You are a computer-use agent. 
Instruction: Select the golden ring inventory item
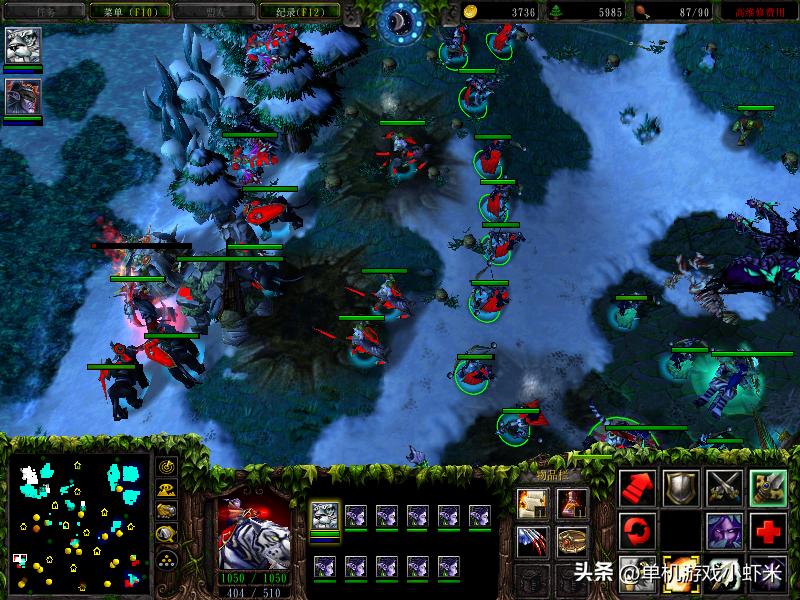(571, 541)
